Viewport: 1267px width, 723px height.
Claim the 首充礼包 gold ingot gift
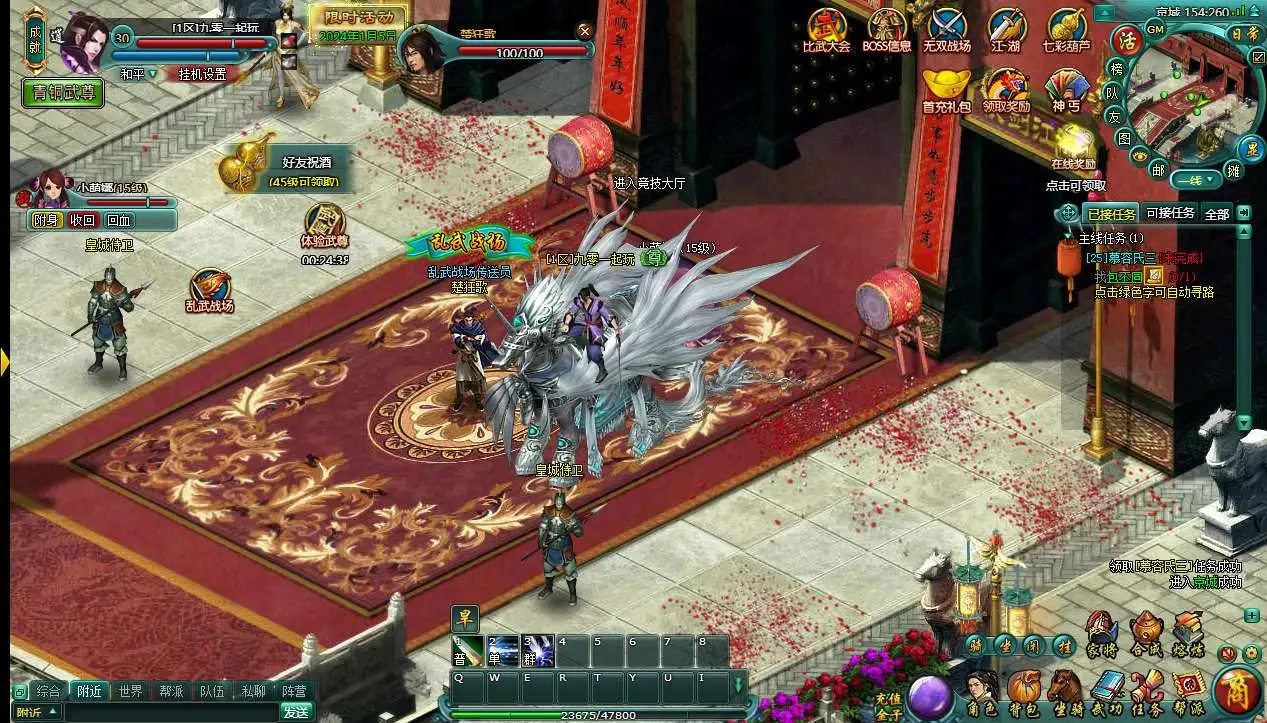(945, 86)
